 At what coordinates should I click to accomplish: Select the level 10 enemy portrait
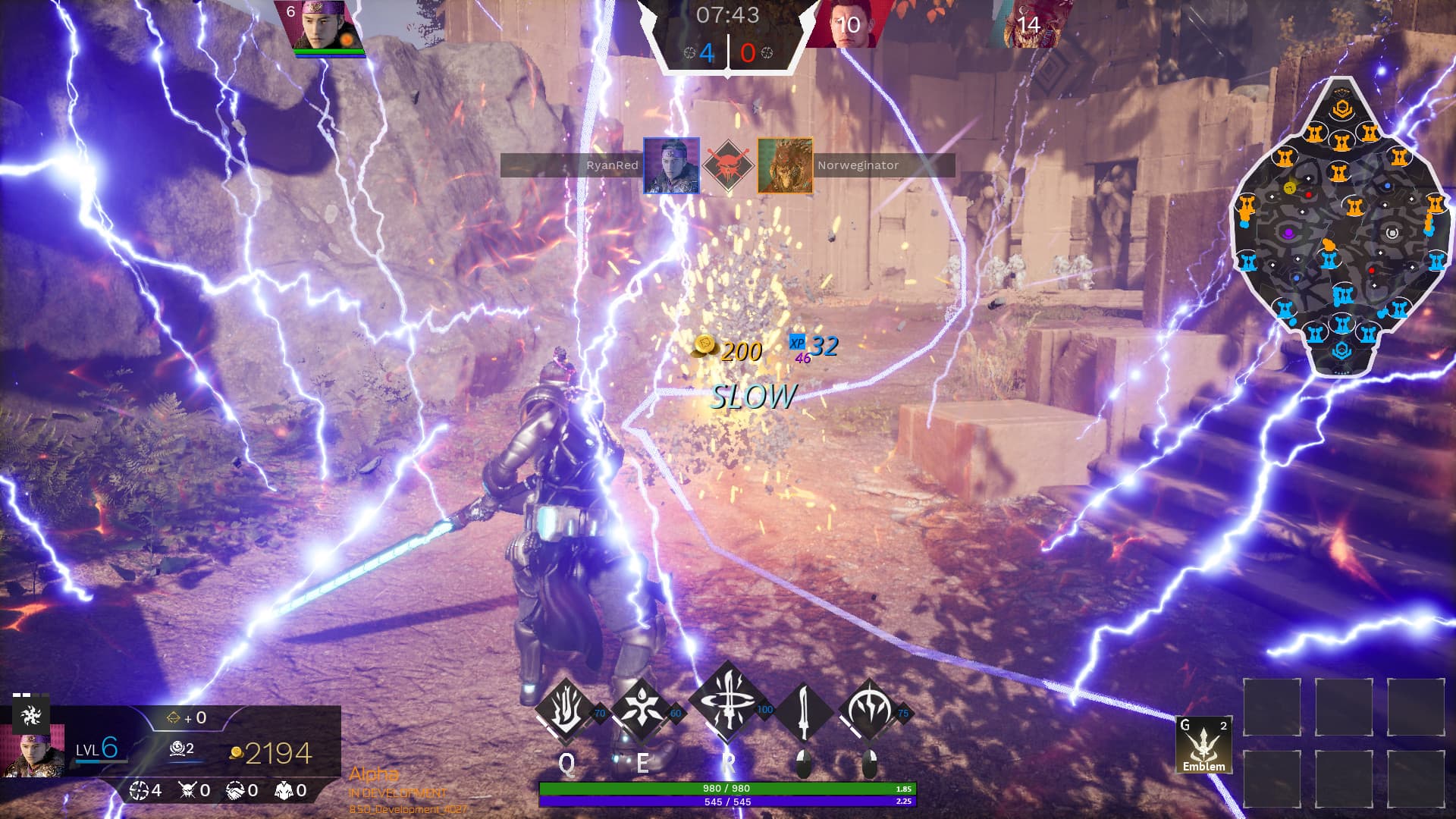pyautogui.click(x=843, y=24)
